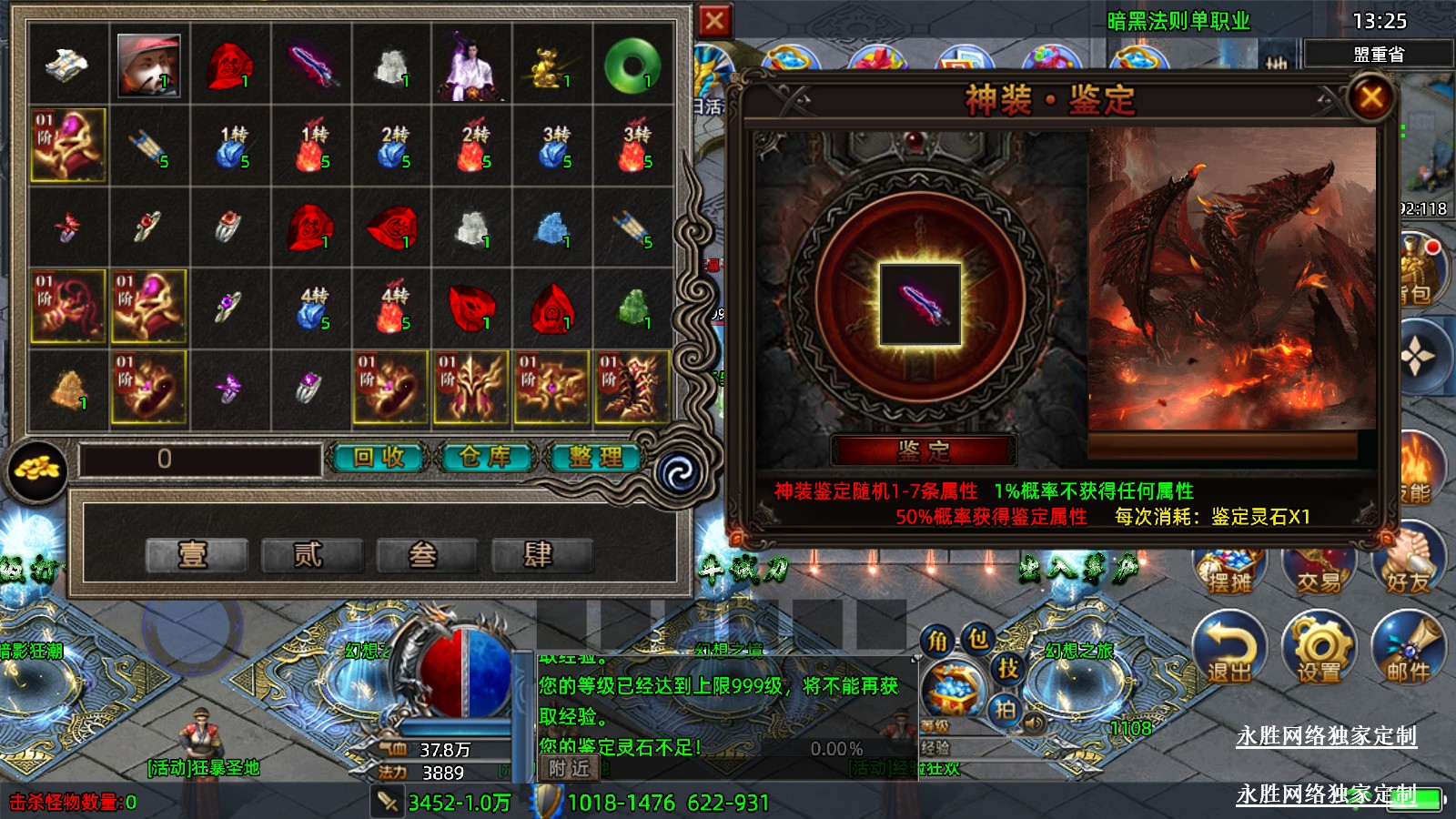Close the inventory bag panel
The width and height of the screenshot is (1456, 819).
click(x=714, y=21)
